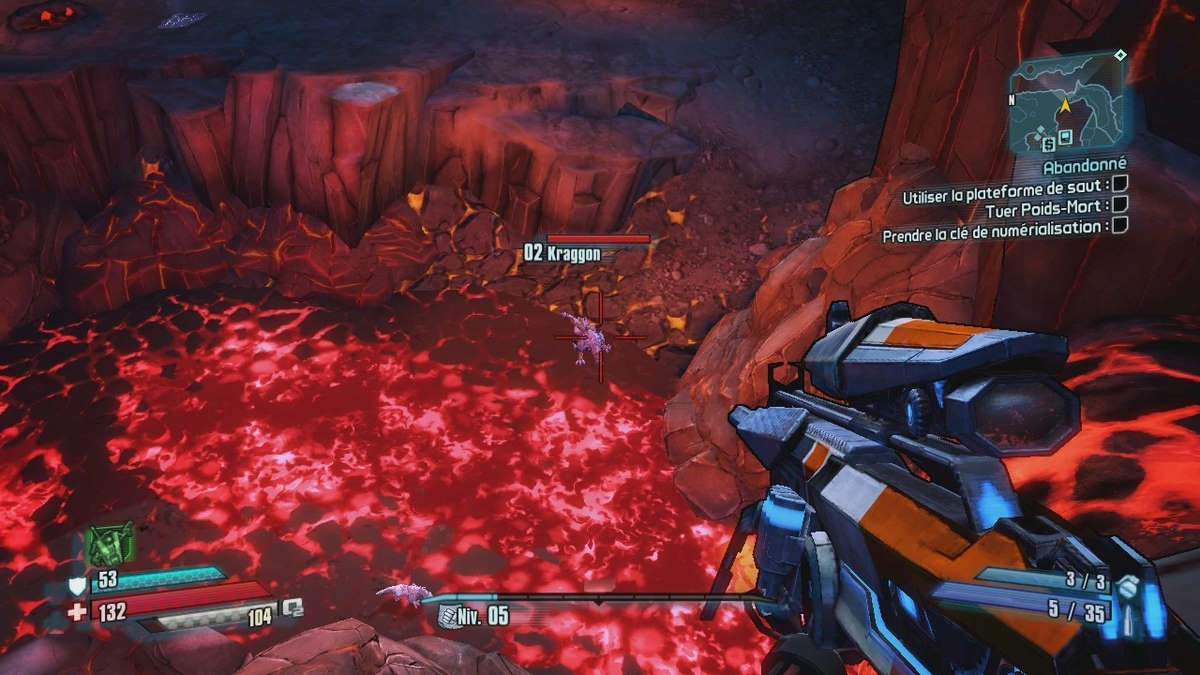Tick the Prendre la clé de numérialisation checkbox
This screenshot has height=675, width=1200.
tap(1120, 225)
